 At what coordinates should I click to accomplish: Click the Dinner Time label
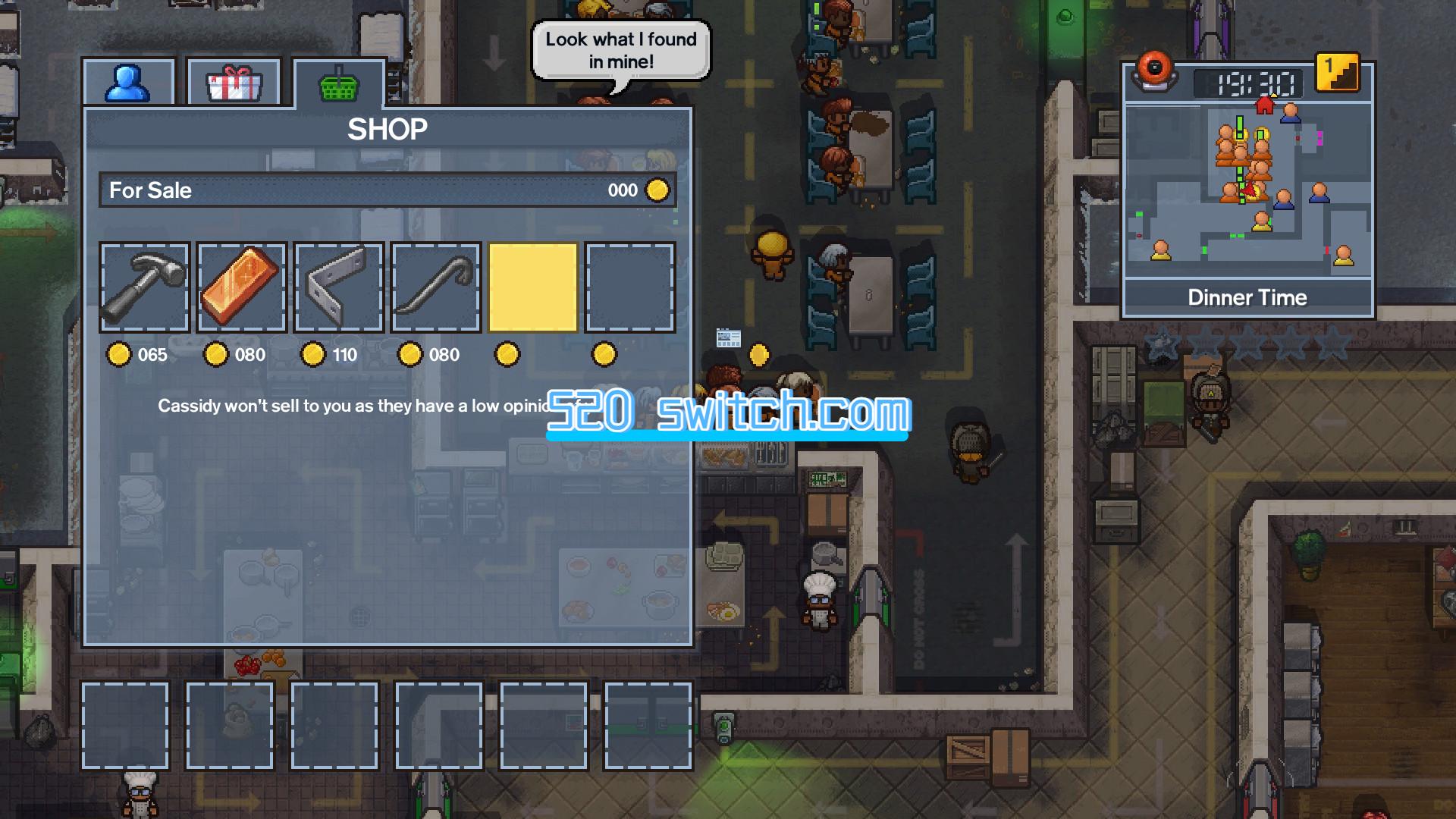coord(1248,297)
